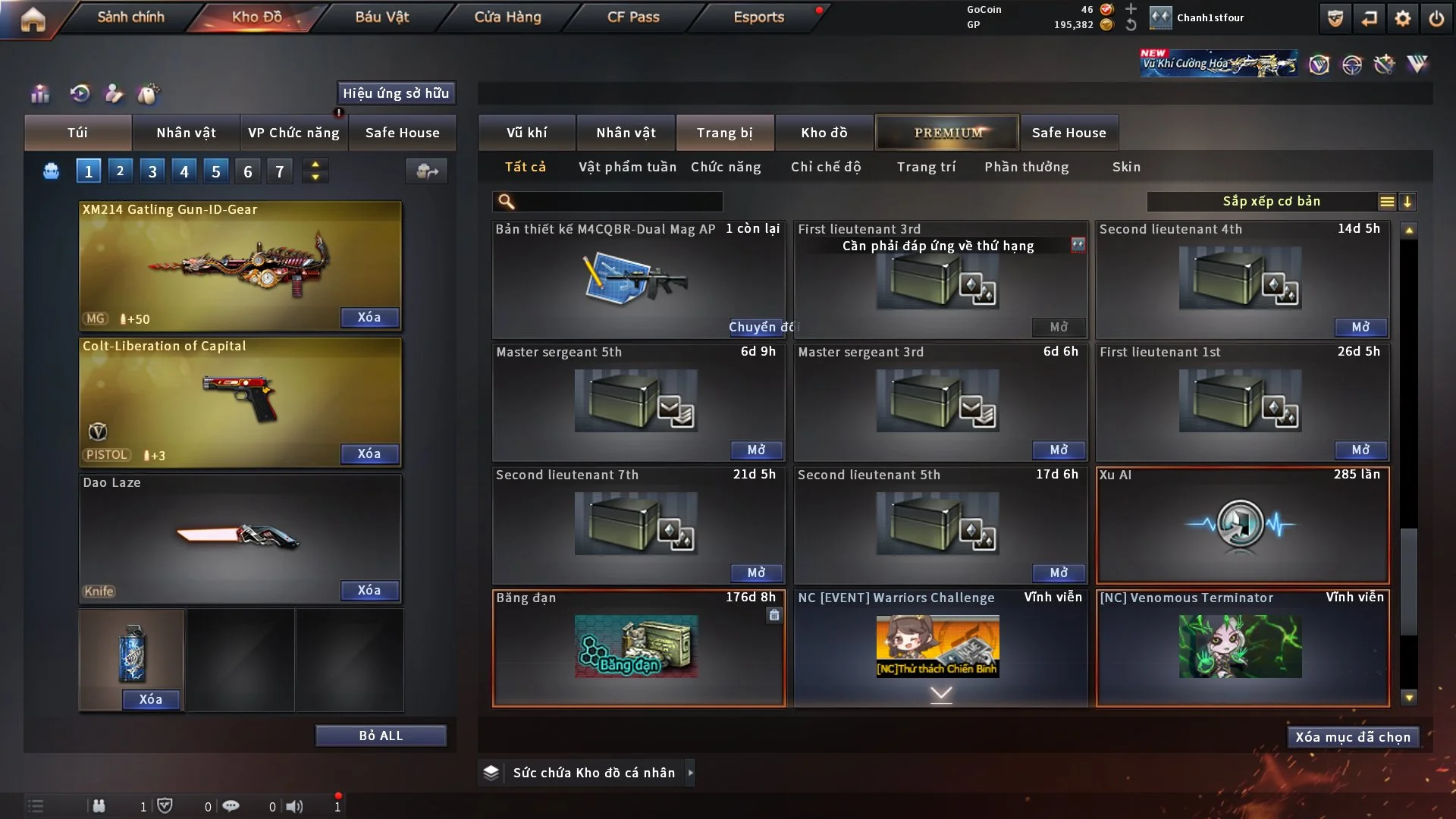The height and width of the screenshot is (819, 1456).
Task: Switch to the Vũ khí tab
Action: click(x=527, y=133)
